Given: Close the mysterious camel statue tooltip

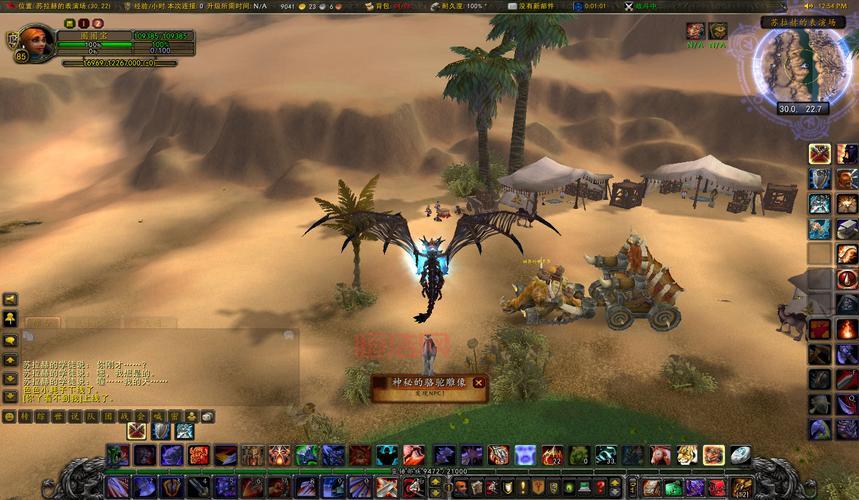Looking at the screenshot, I should (x=479, y=382).
